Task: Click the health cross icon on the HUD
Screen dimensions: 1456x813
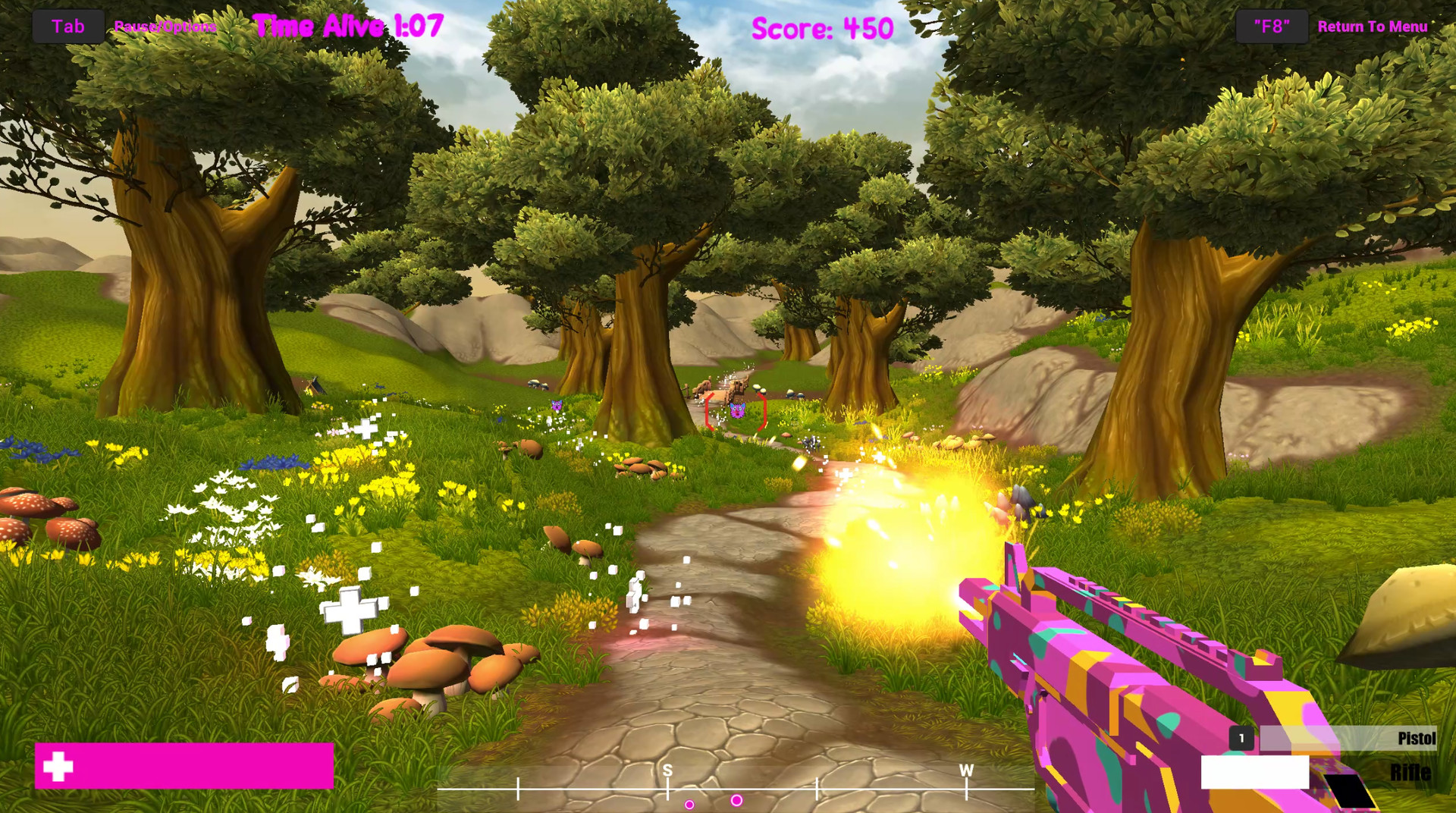Action: pos(59,766)
